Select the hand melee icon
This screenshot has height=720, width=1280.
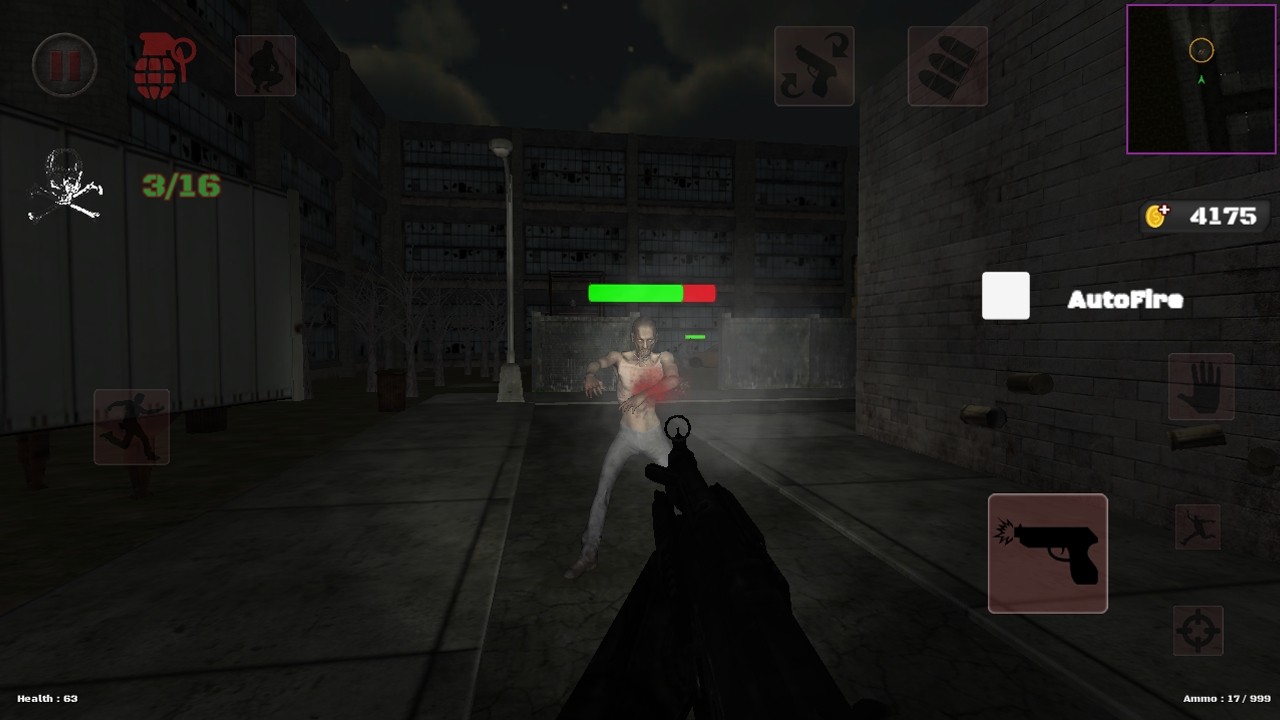point(1201,388)
